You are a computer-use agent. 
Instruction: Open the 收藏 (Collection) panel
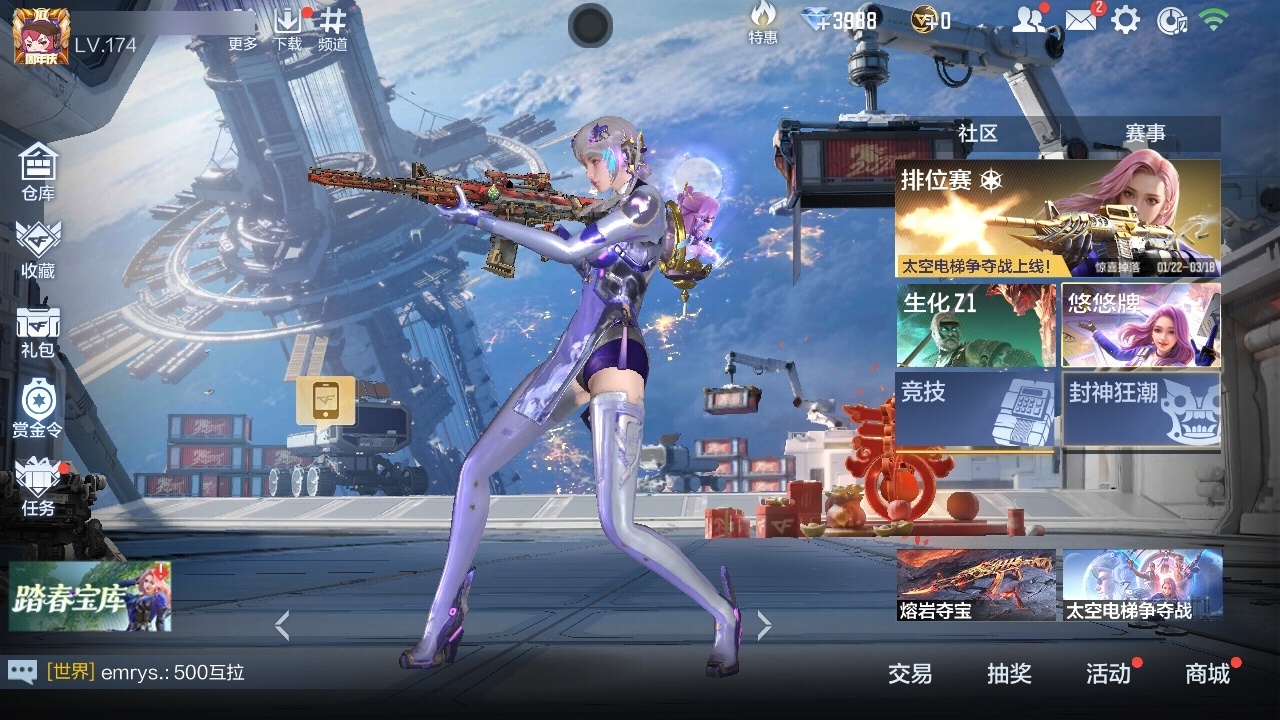click(38, 248)
